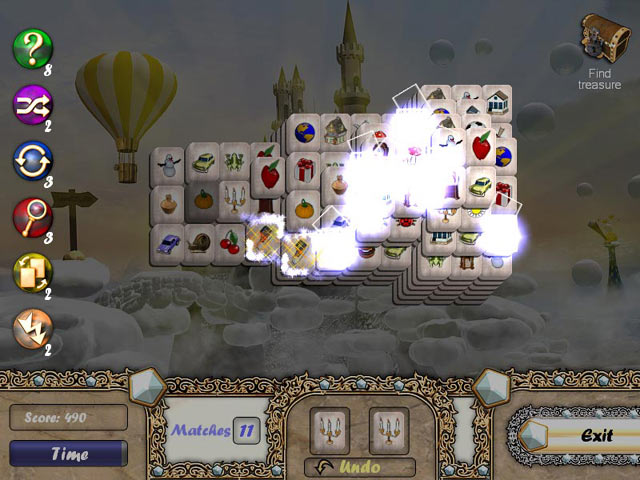
Task: Choose the red gift box tile under the globe
Action: [302, 170]
